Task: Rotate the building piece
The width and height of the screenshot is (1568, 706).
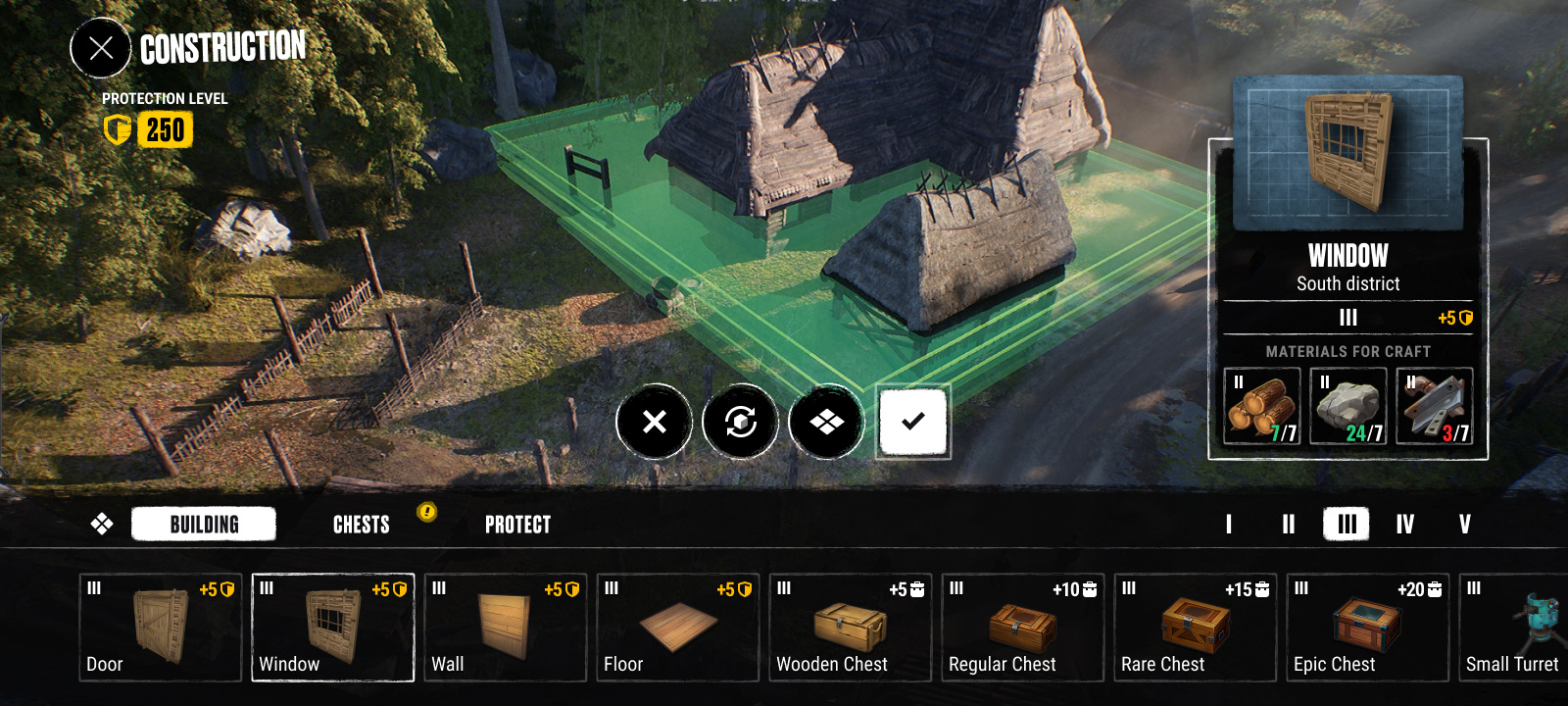Action: 740,422
